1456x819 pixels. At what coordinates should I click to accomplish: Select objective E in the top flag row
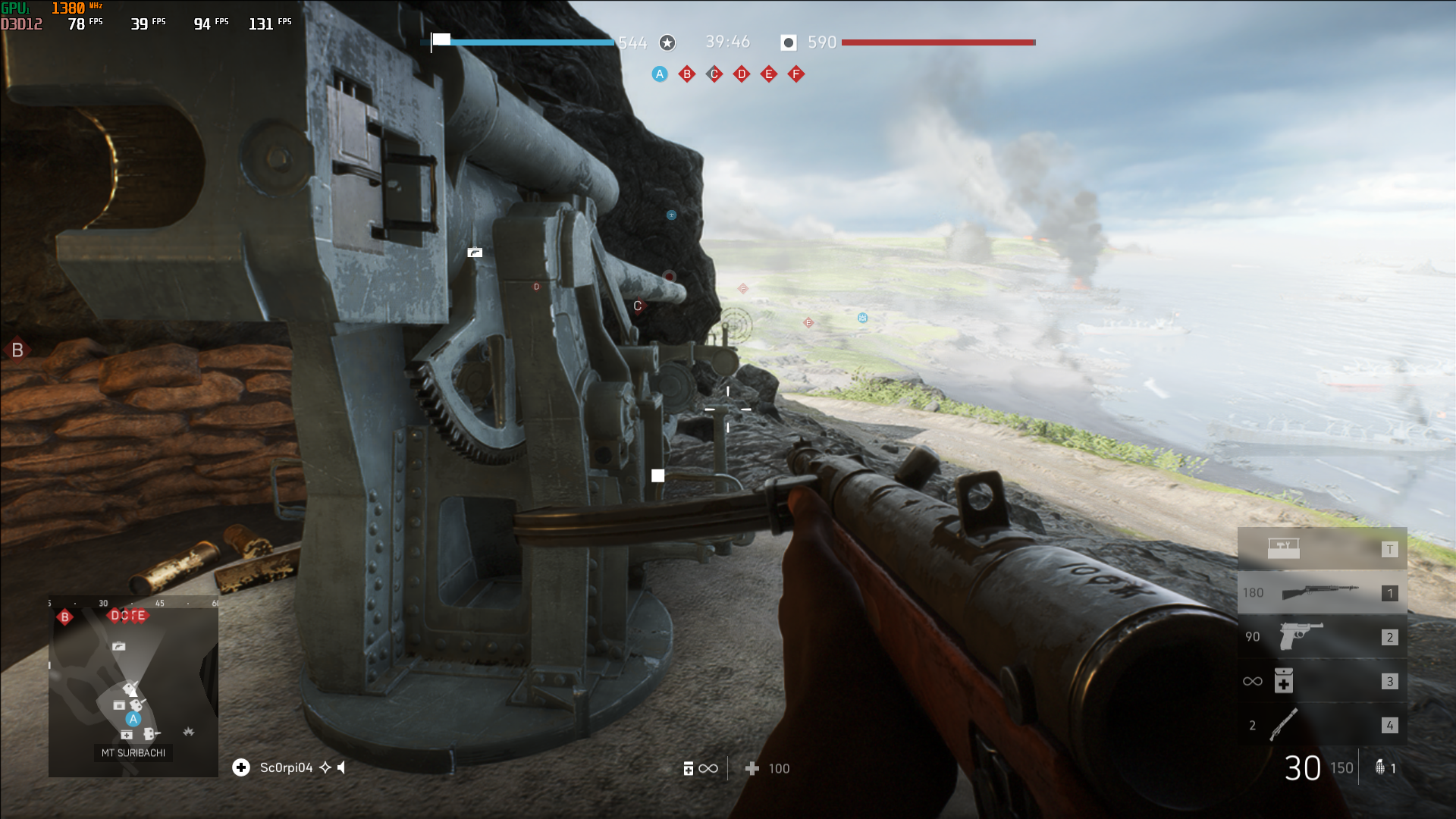(x=769, y=74)
